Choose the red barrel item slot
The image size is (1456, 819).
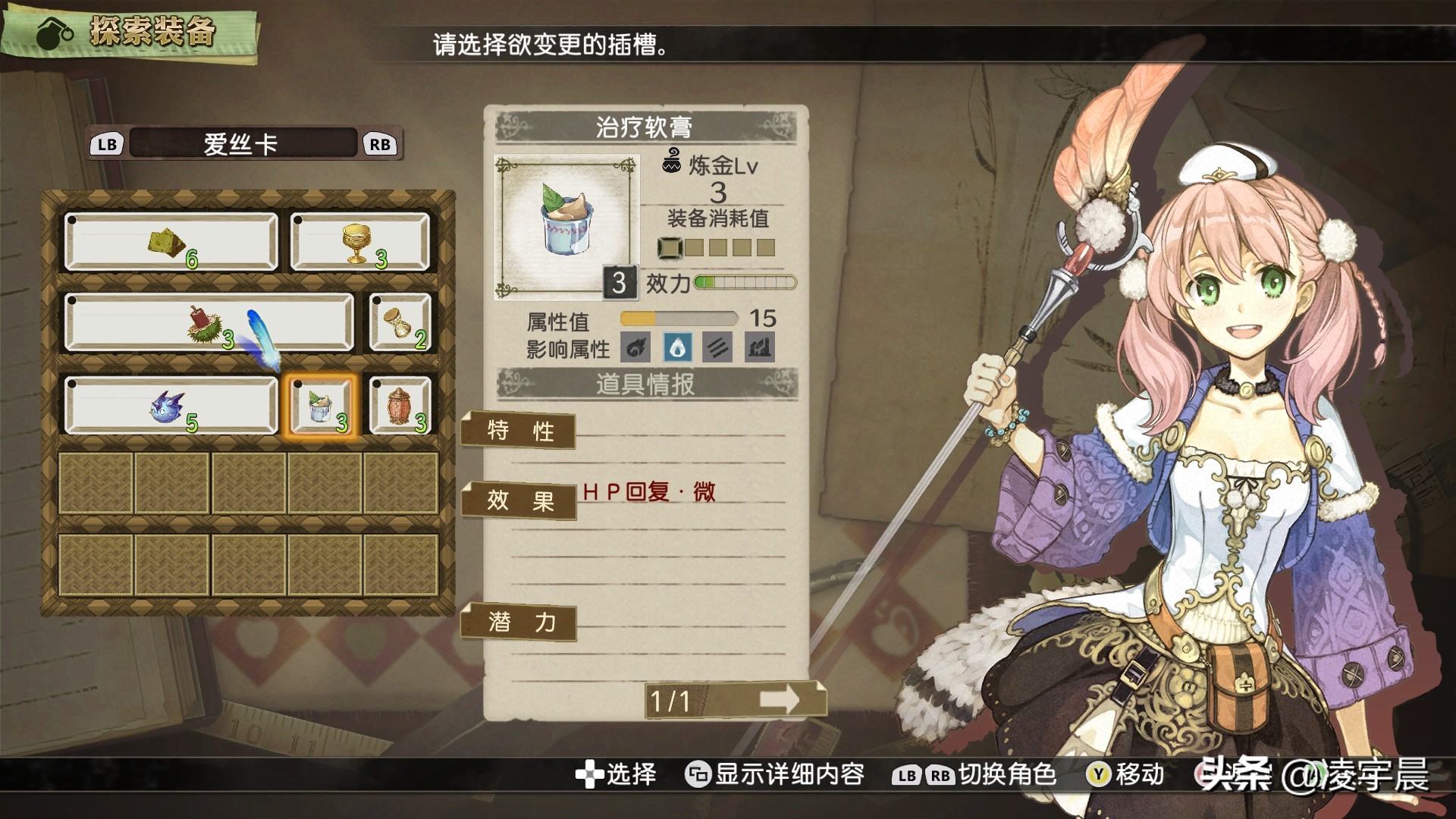(400, 406)
